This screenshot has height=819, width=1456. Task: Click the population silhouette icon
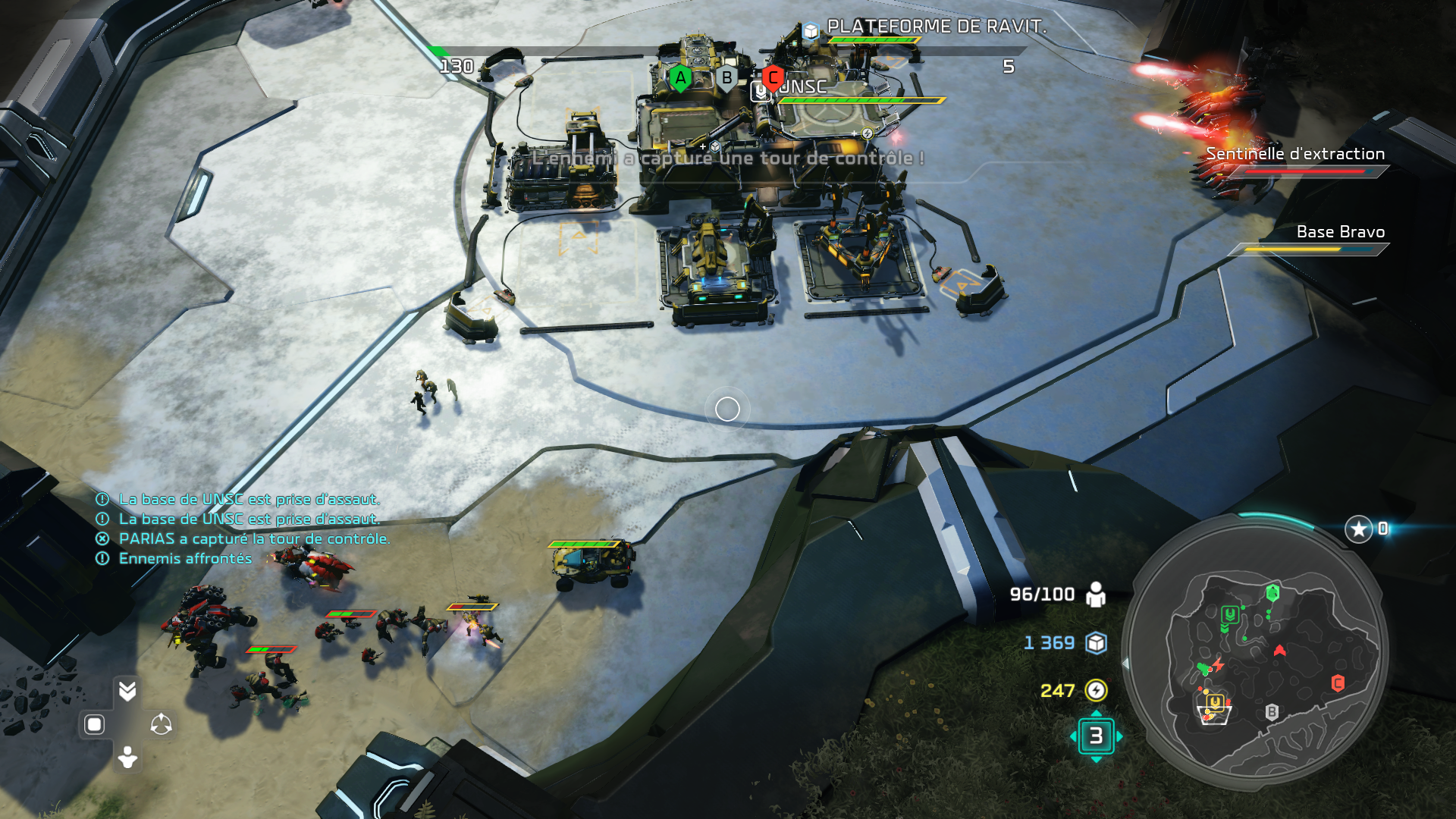pyautogui.click(x=1096, y=595)
